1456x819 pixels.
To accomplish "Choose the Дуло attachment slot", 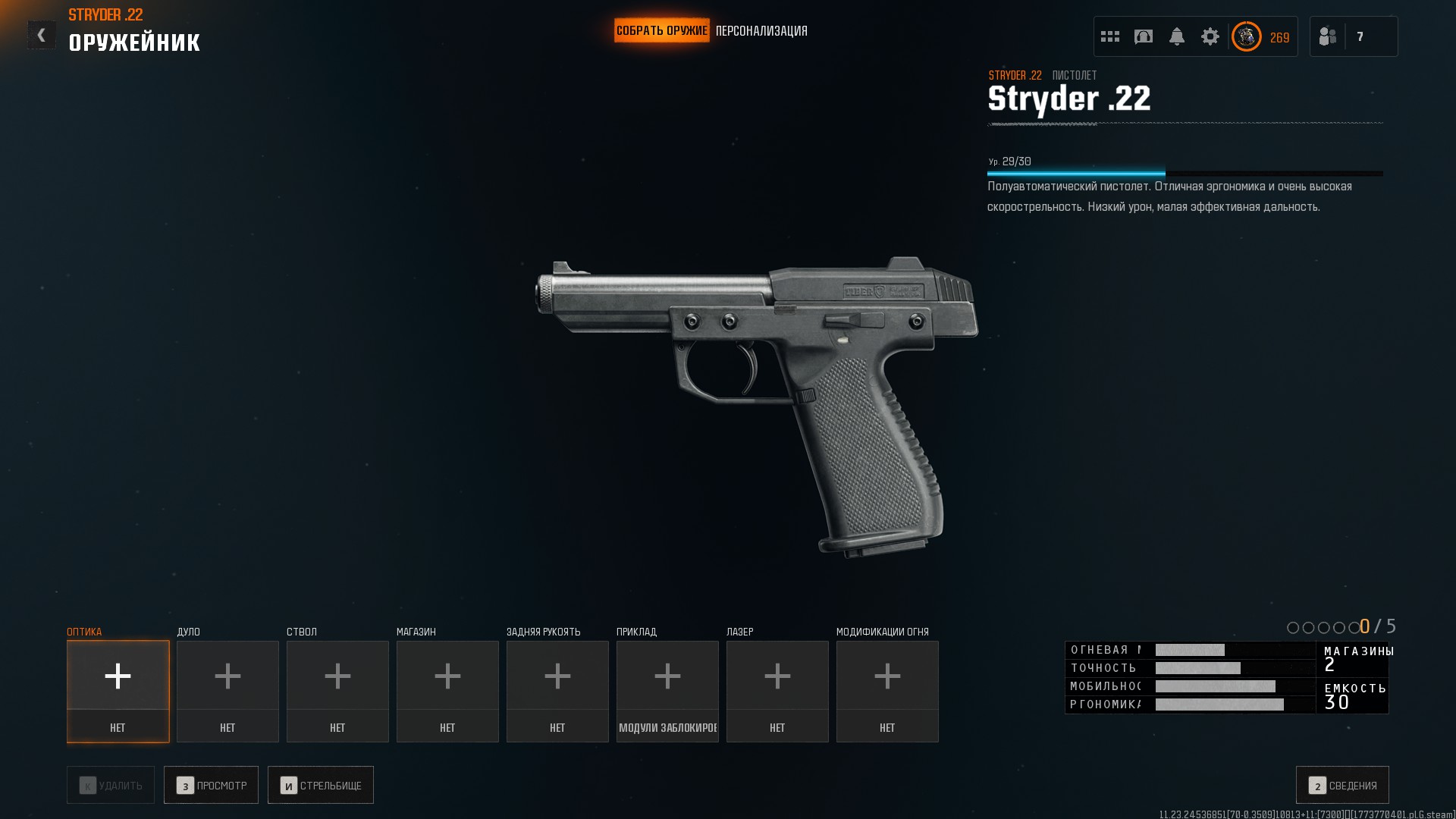I will pos(227,691).
